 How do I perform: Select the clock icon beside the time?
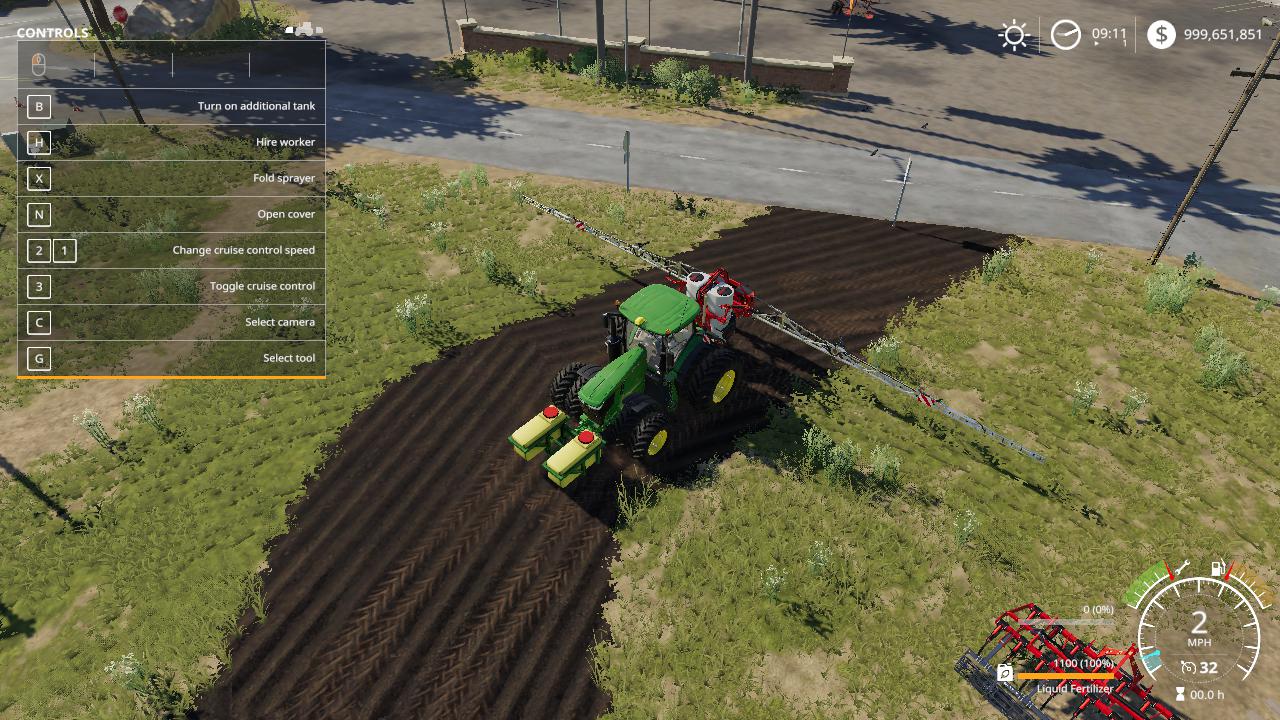[1065, 36]
